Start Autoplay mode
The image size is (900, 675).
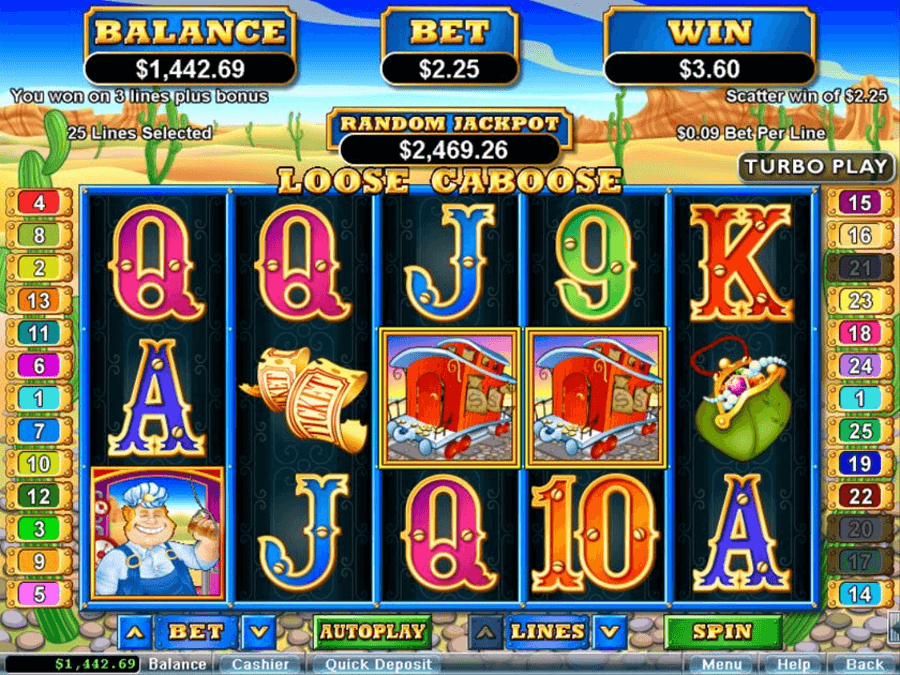(x=372, y=632)
